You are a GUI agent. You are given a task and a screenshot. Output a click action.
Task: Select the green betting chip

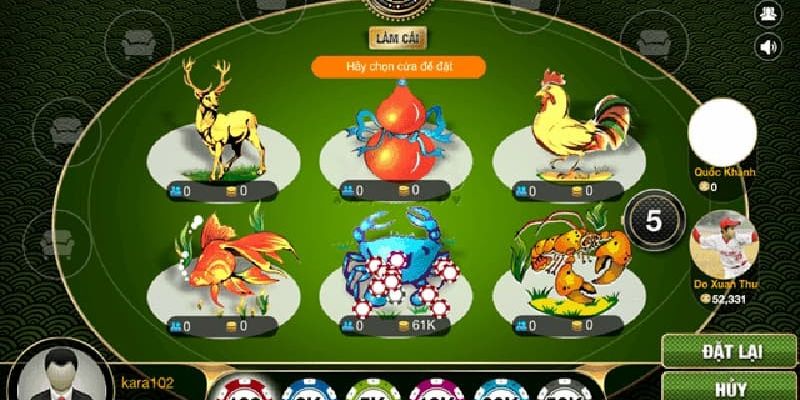coord(365,390)
